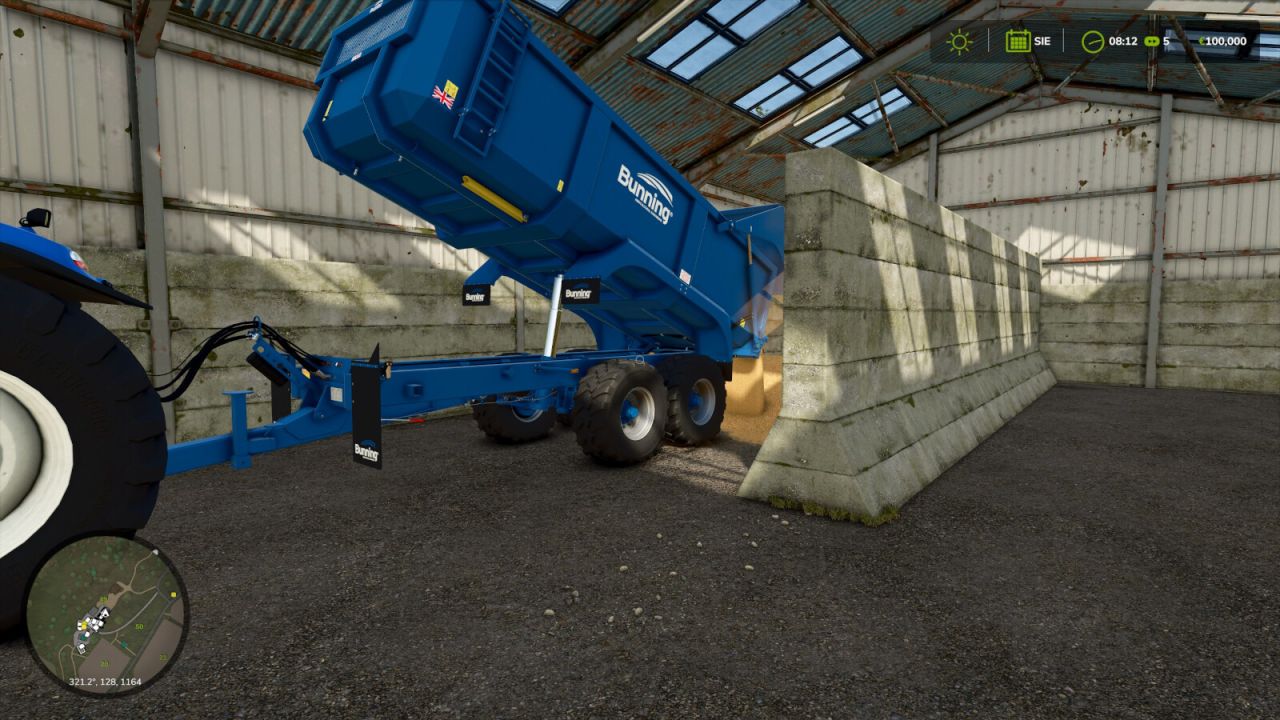Click the SIE month label text

[1043, 41]
